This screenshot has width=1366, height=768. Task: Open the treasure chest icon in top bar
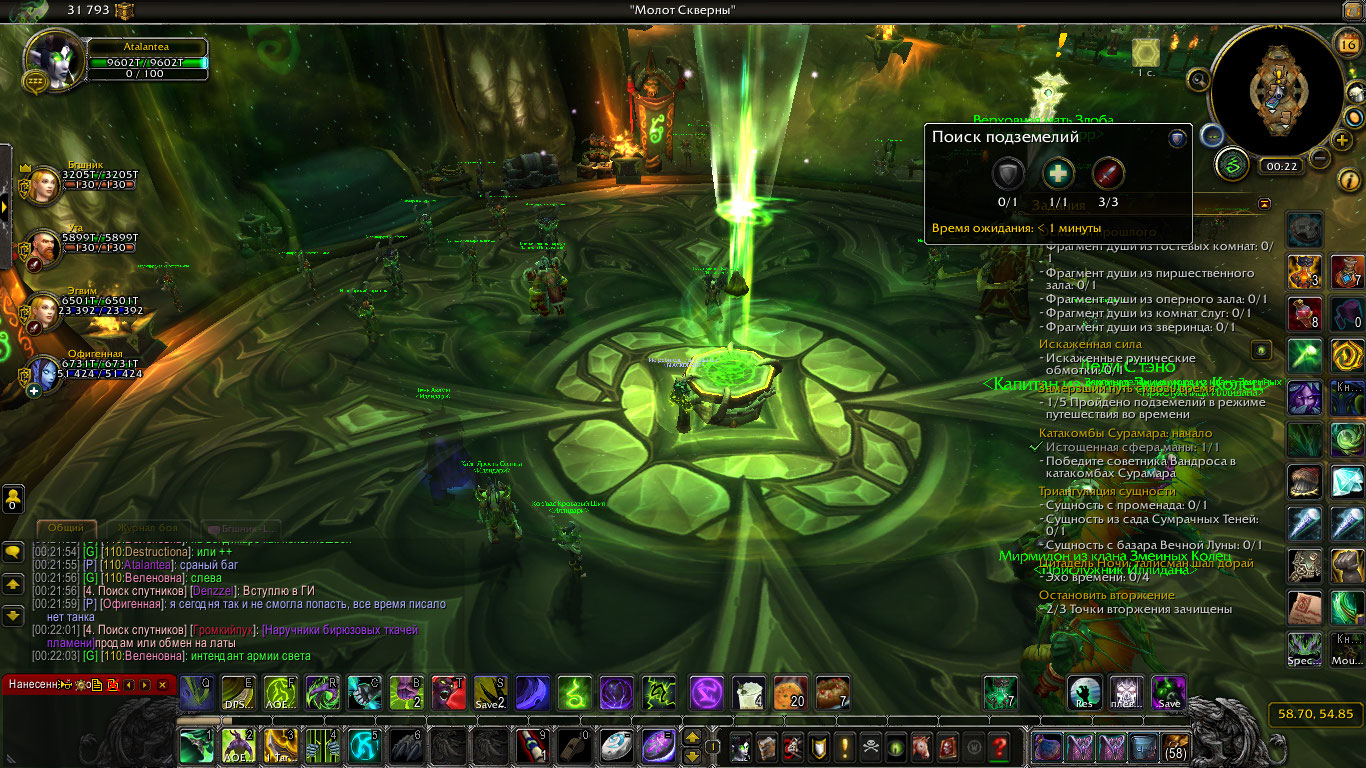pyautogui.click(x=124, y=11)
